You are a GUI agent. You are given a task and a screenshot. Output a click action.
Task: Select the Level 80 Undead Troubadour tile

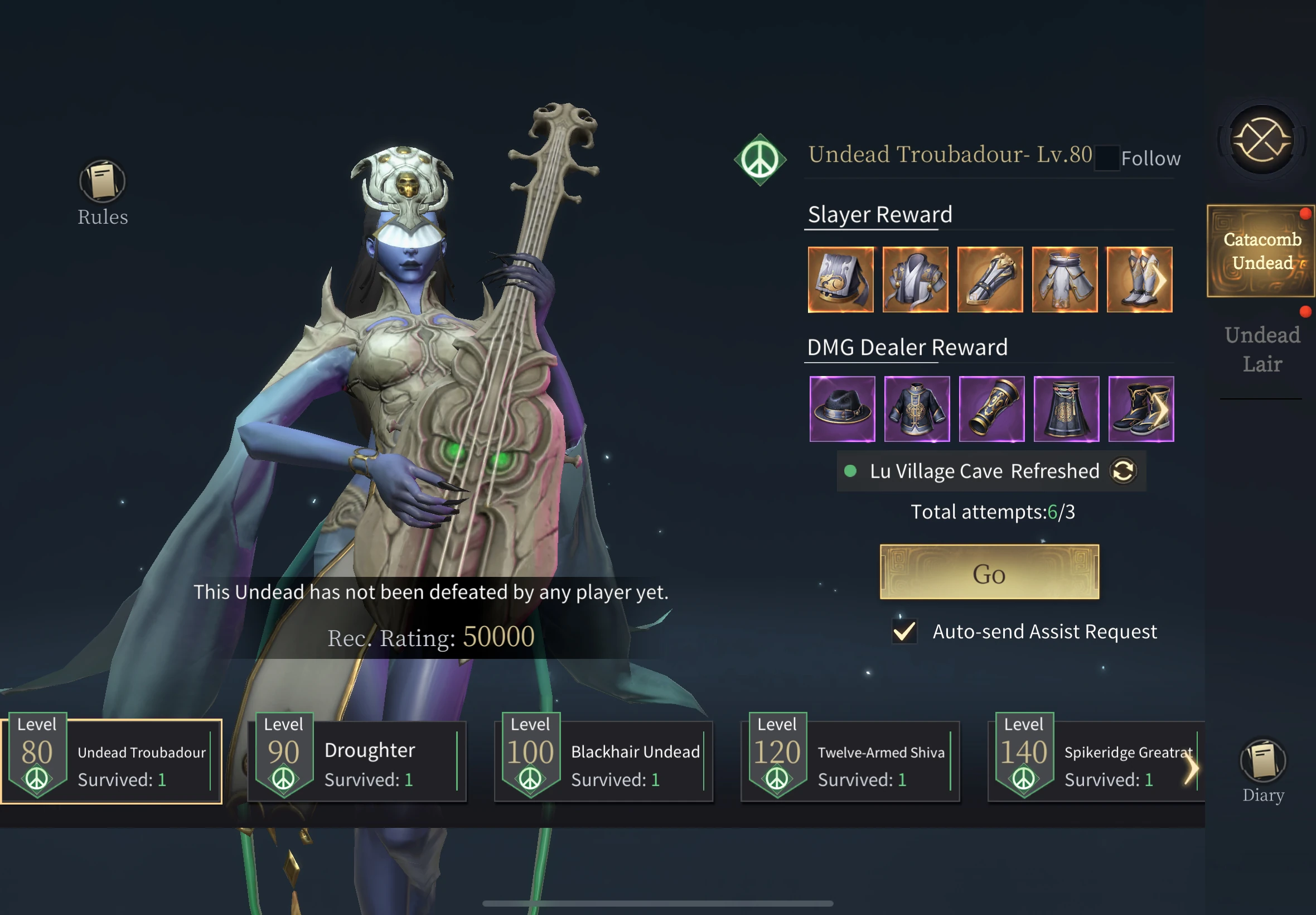[x=112, y=762]
